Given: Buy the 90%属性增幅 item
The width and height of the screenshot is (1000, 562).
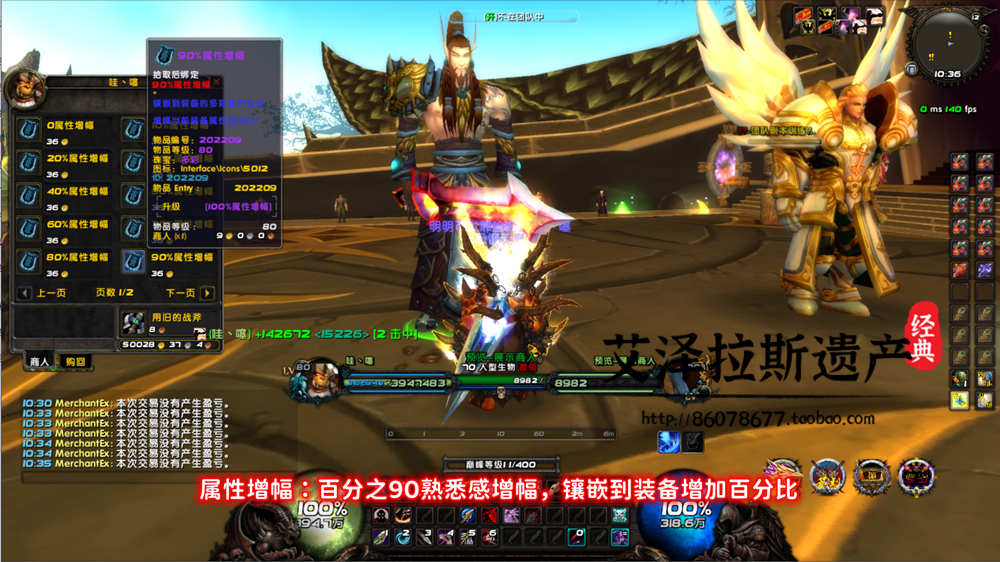Looking at the screenshot, I should point(134,263).
